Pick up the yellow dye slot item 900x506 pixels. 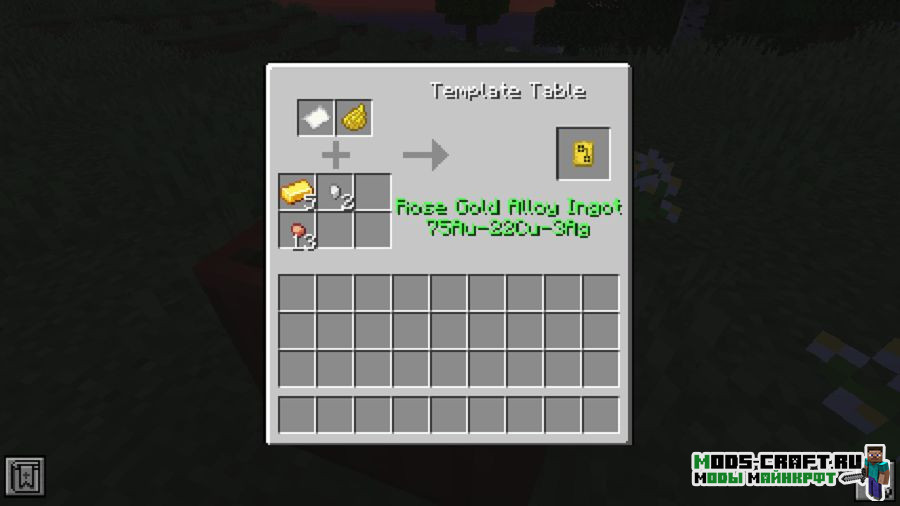[x=354, y=118]
